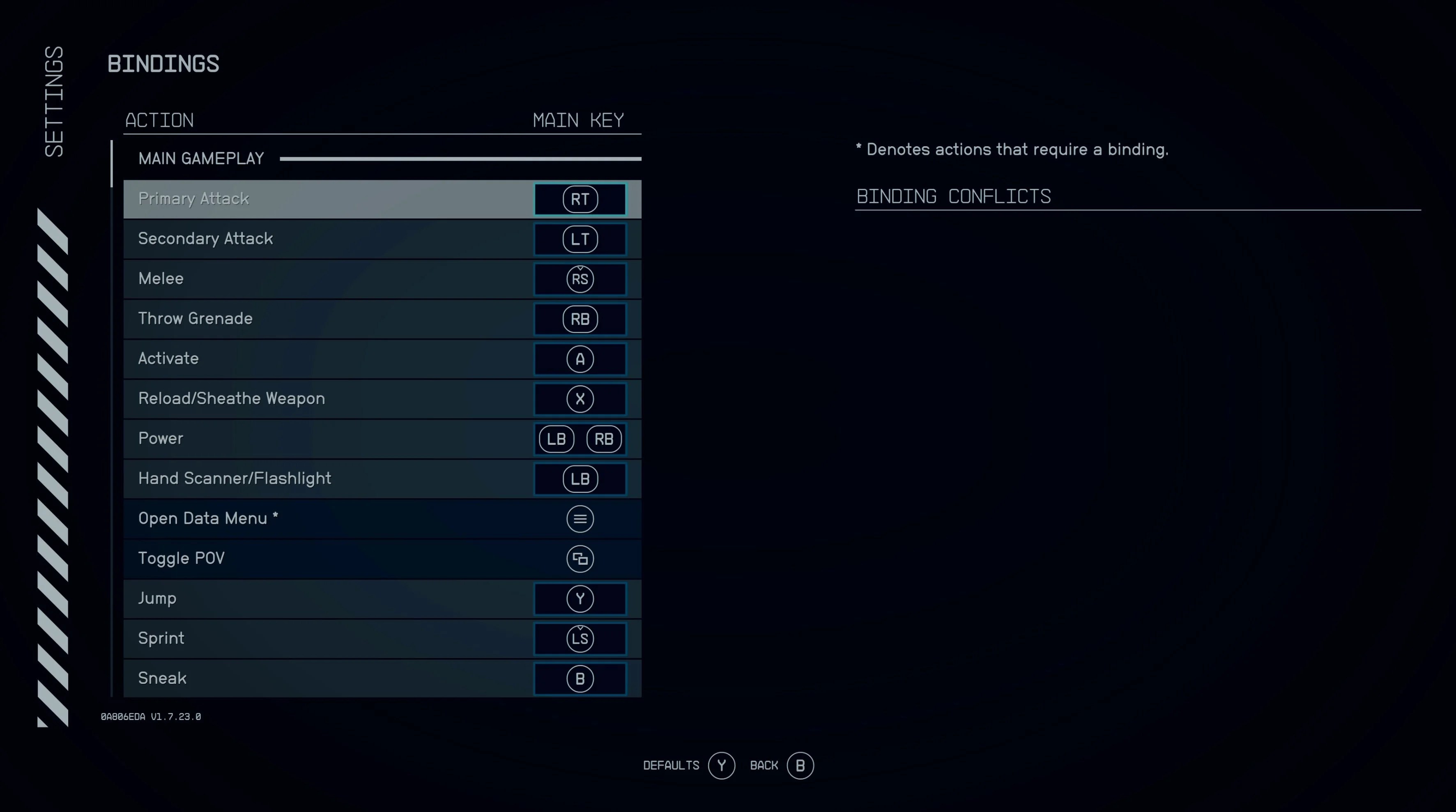
Task: Click the LT binding for Secondary Attack
Action: tap(580, 239)
